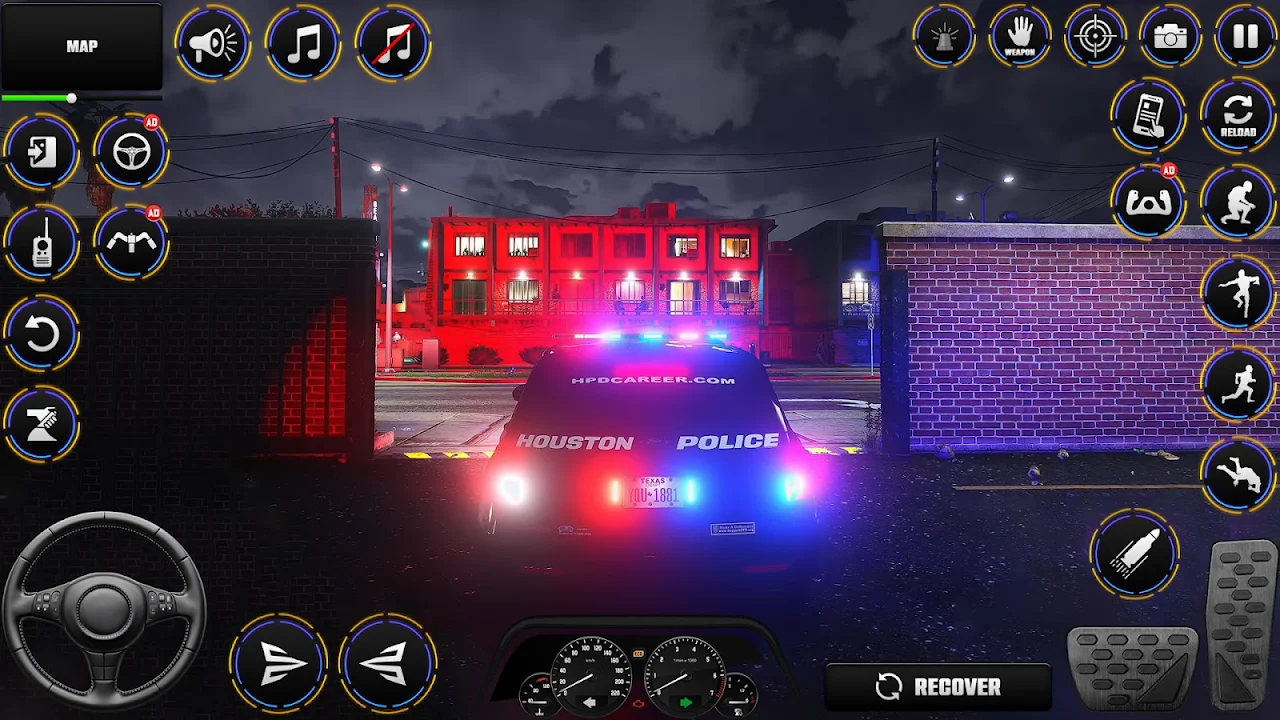This screenshot has width=1280, height=720.
Task: Step on the brake pedal
Action: click(1133, 669)
